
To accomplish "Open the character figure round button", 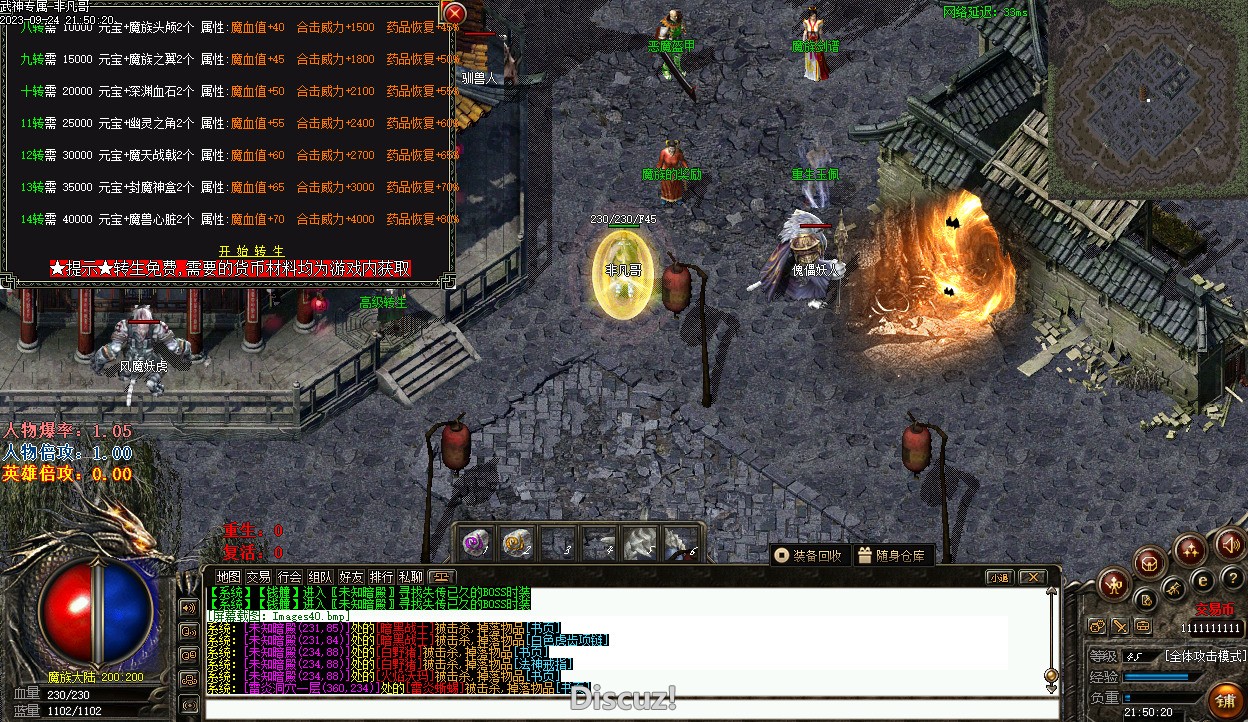I will click(1115, 585).
